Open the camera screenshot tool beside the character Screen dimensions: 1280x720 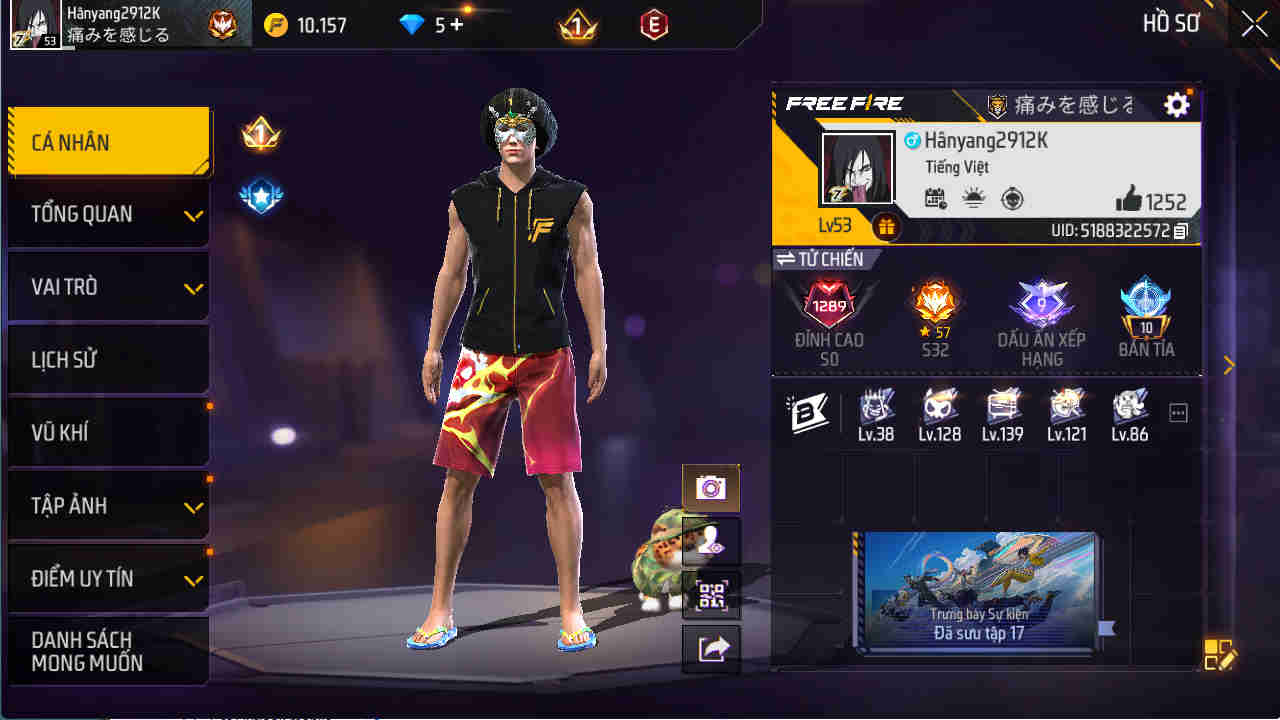711,488
